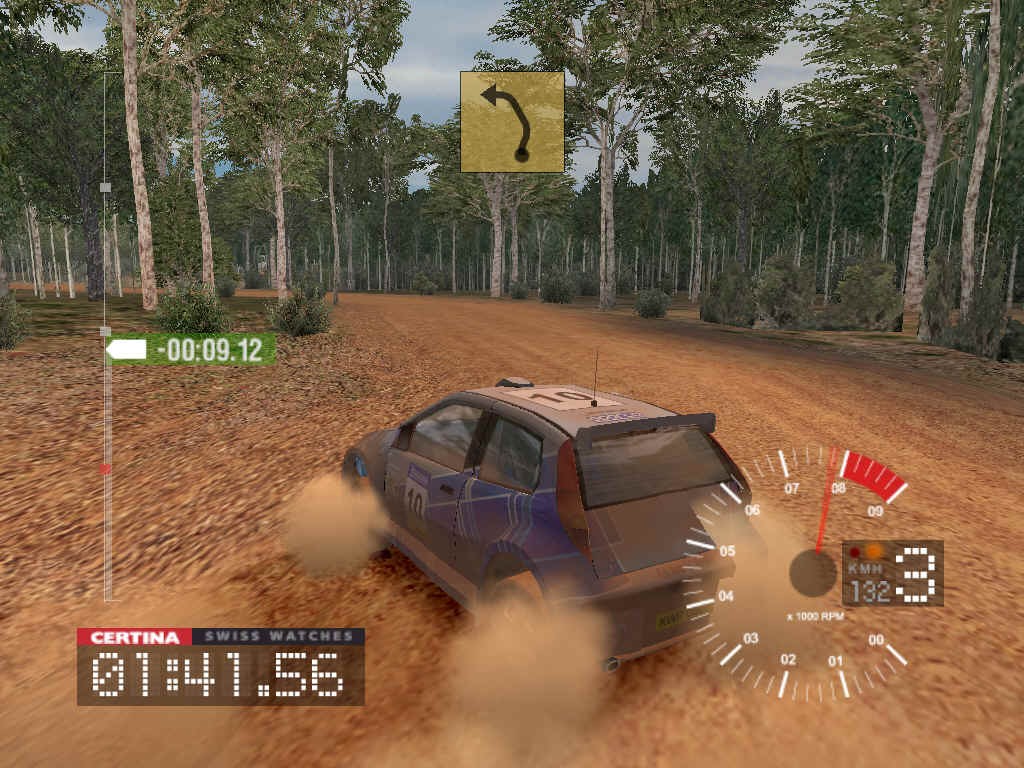The height and width of the screenshot is (768, 1024).
Task: Select the red position marker on progress bar
Action: pyautogui.click(x=106, y=468)
